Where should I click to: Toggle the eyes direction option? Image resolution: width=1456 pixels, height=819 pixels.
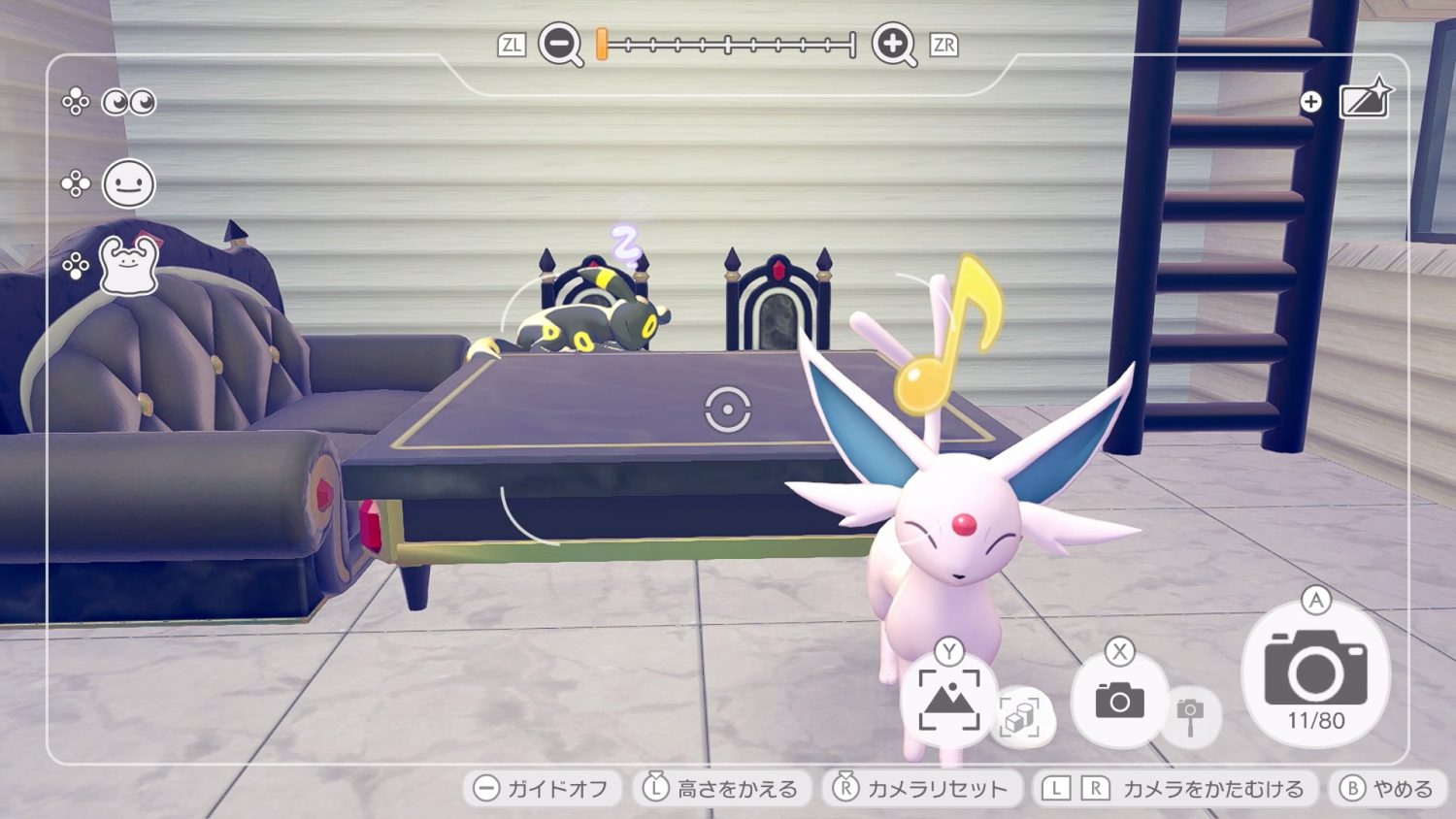point(129,102)
